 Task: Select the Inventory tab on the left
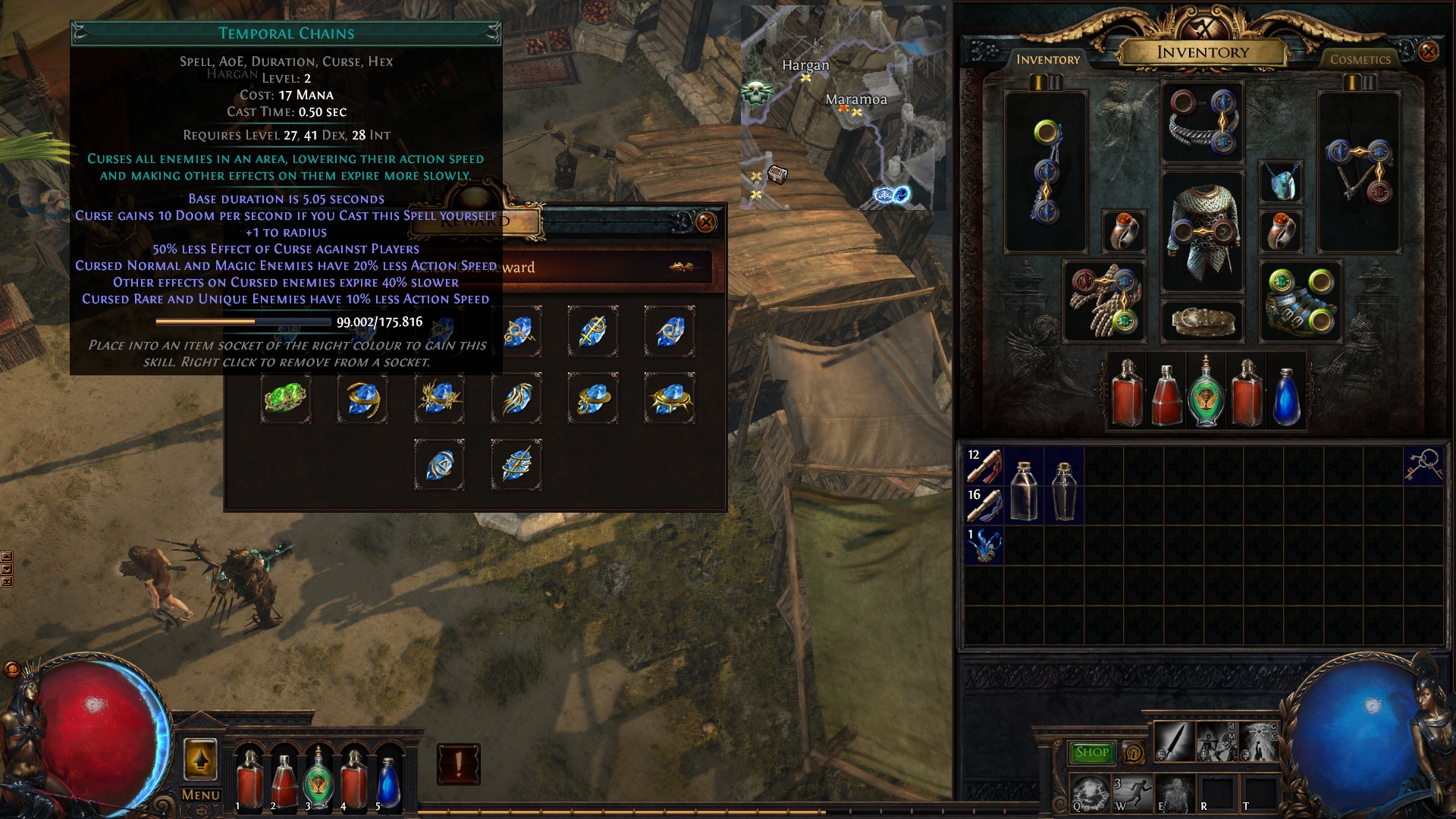(x=1048, y=59)
